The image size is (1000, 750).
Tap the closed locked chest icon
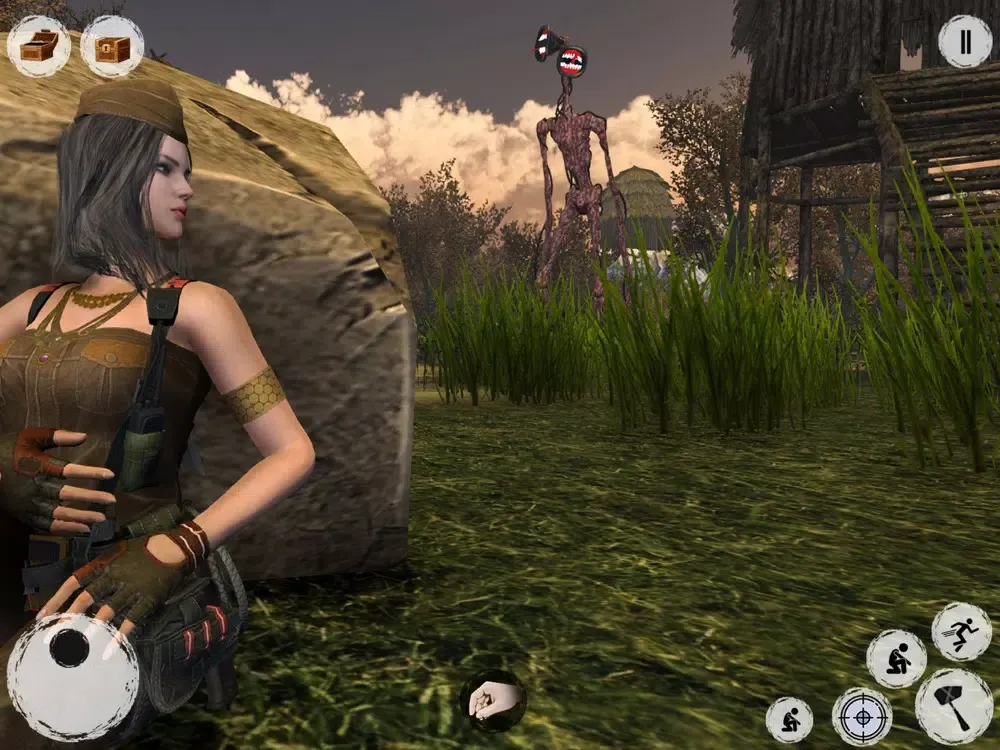tap(112, 46)
